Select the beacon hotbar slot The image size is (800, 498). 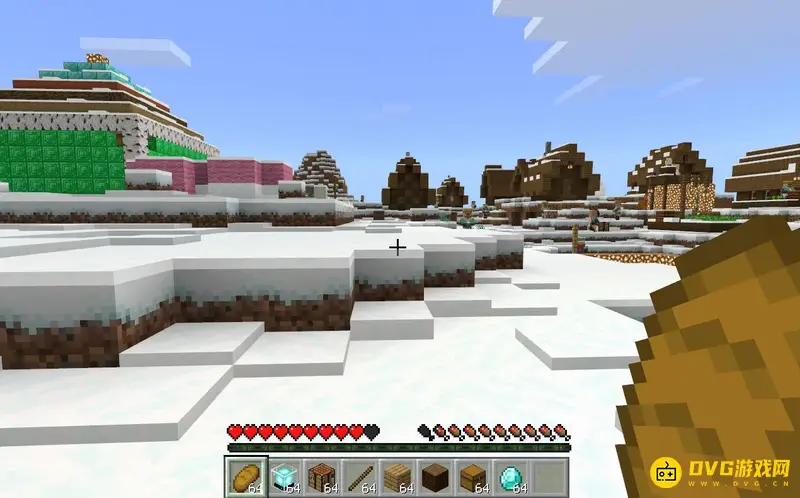tap(283, 476)
